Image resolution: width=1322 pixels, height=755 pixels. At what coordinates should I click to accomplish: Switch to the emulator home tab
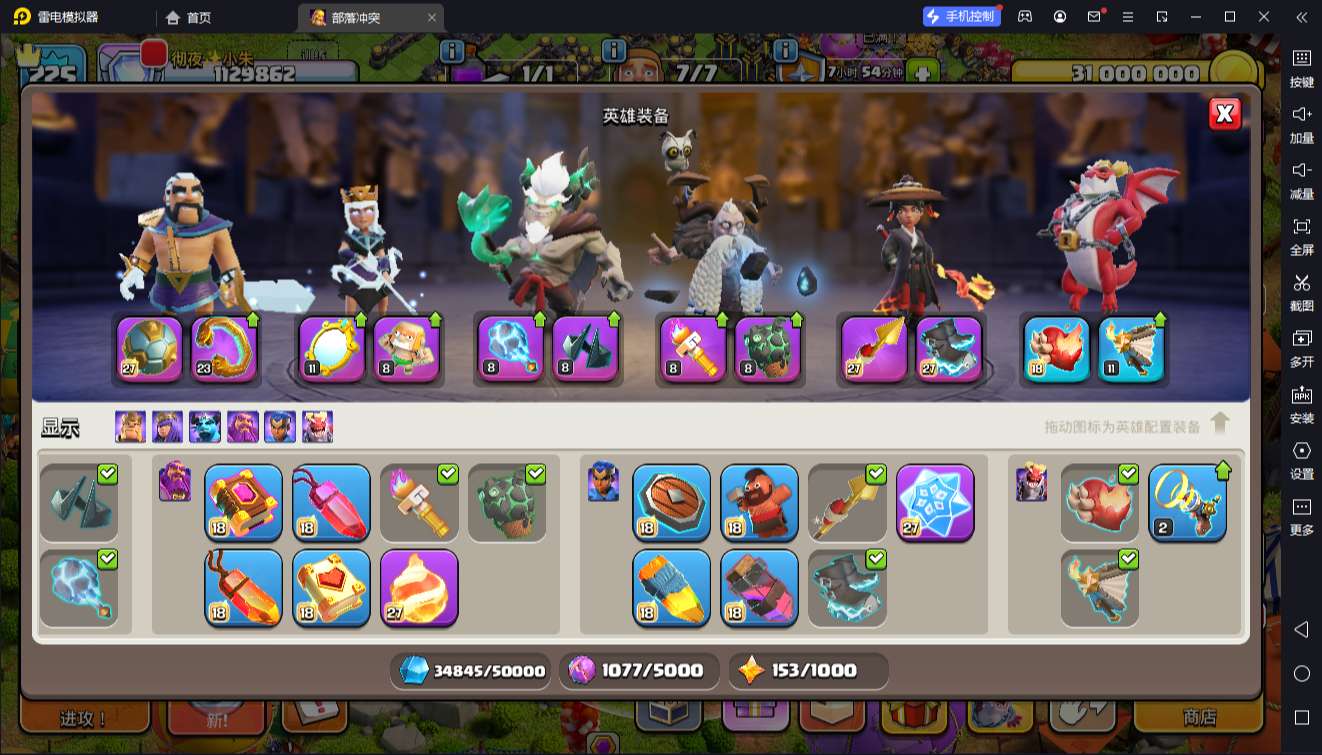[x=189, y=17]
